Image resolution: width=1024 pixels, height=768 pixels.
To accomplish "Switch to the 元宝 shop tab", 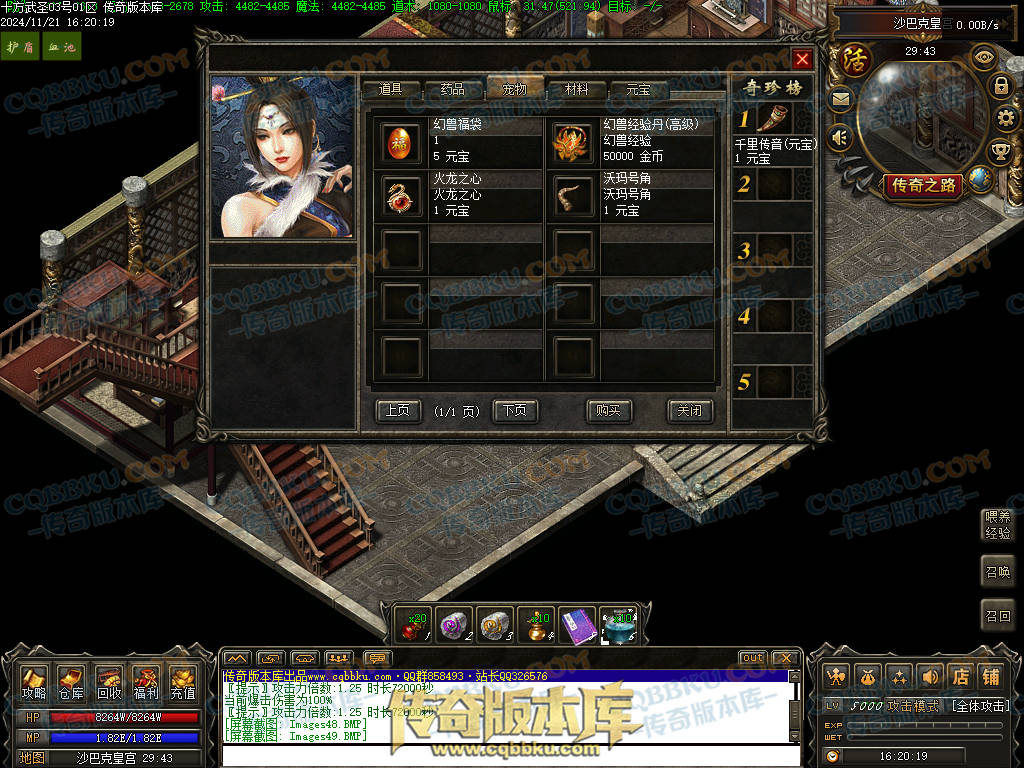I will [x=638, y=89].
